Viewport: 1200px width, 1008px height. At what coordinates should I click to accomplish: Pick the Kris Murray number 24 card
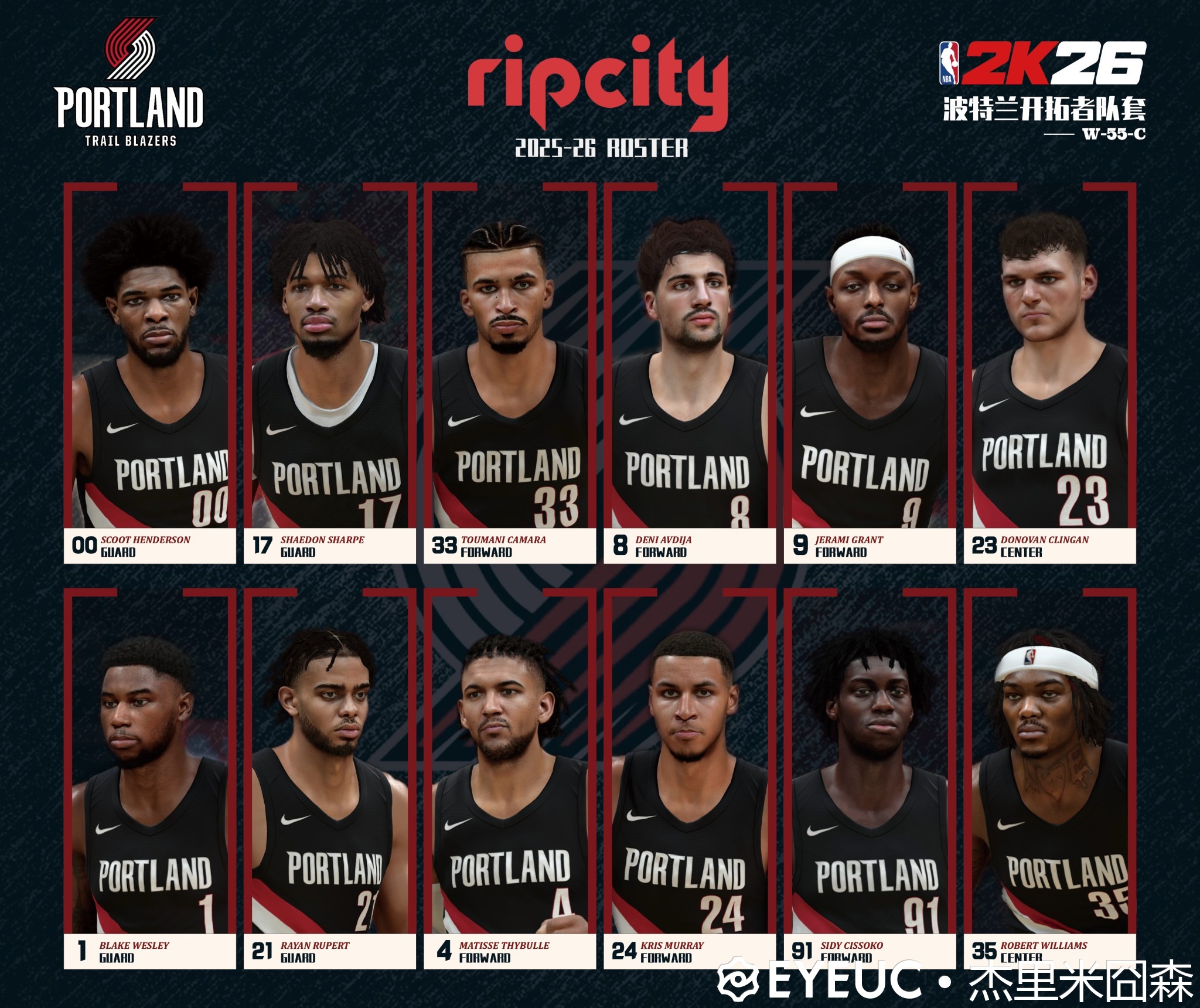click(x=690, y=779)
